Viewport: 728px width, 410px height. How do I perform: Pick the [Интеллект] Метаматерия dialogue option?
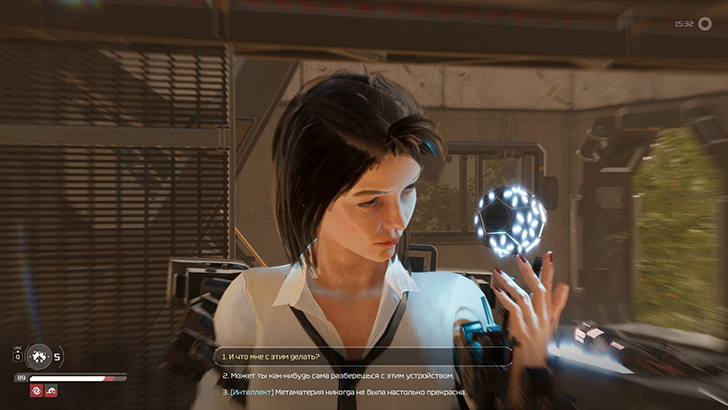[x=345, y=392]
